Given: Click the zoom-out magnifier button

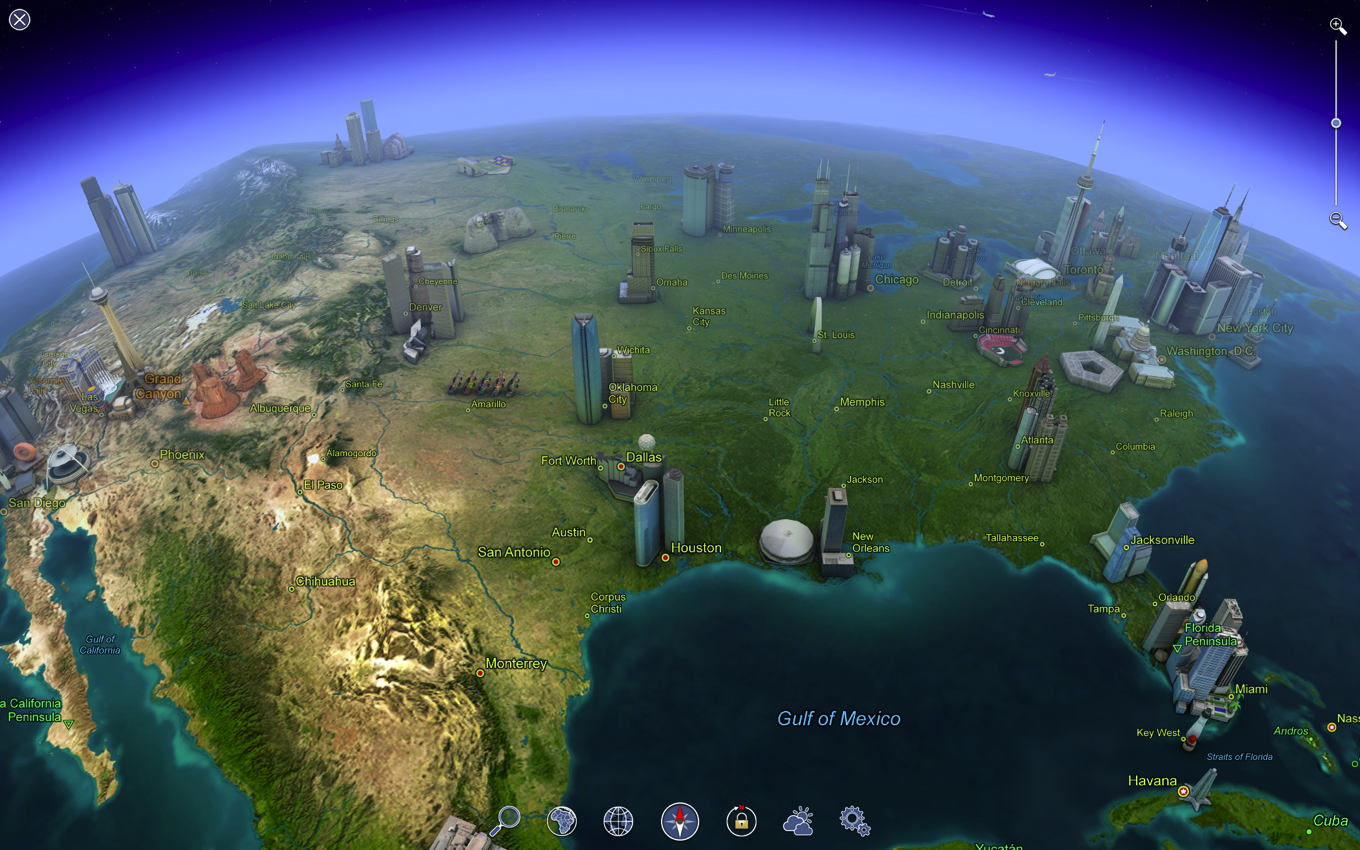Looking at the screenshot, I should coord(1337,221).
